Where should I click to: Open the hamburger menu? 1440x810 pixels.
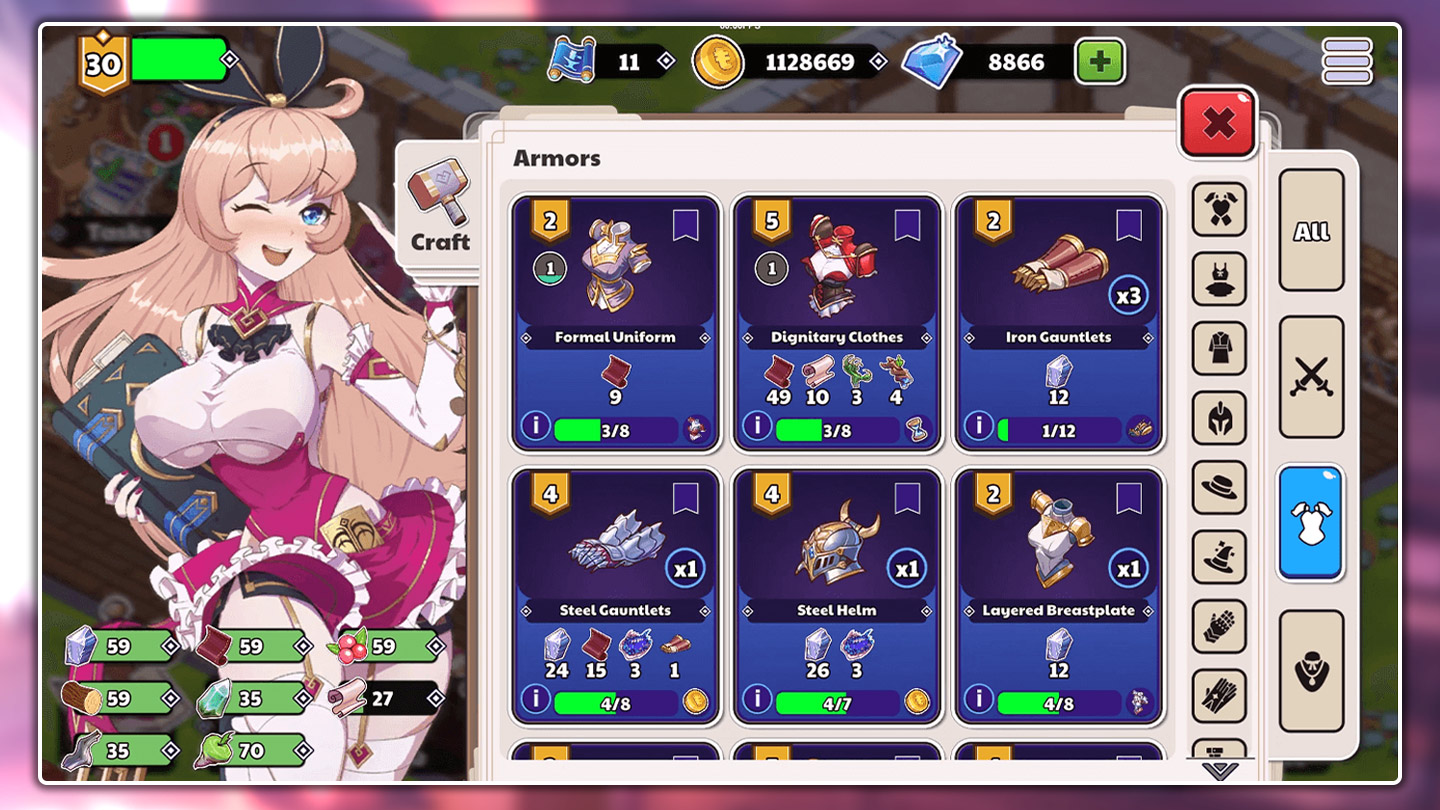click(1347, 62)
